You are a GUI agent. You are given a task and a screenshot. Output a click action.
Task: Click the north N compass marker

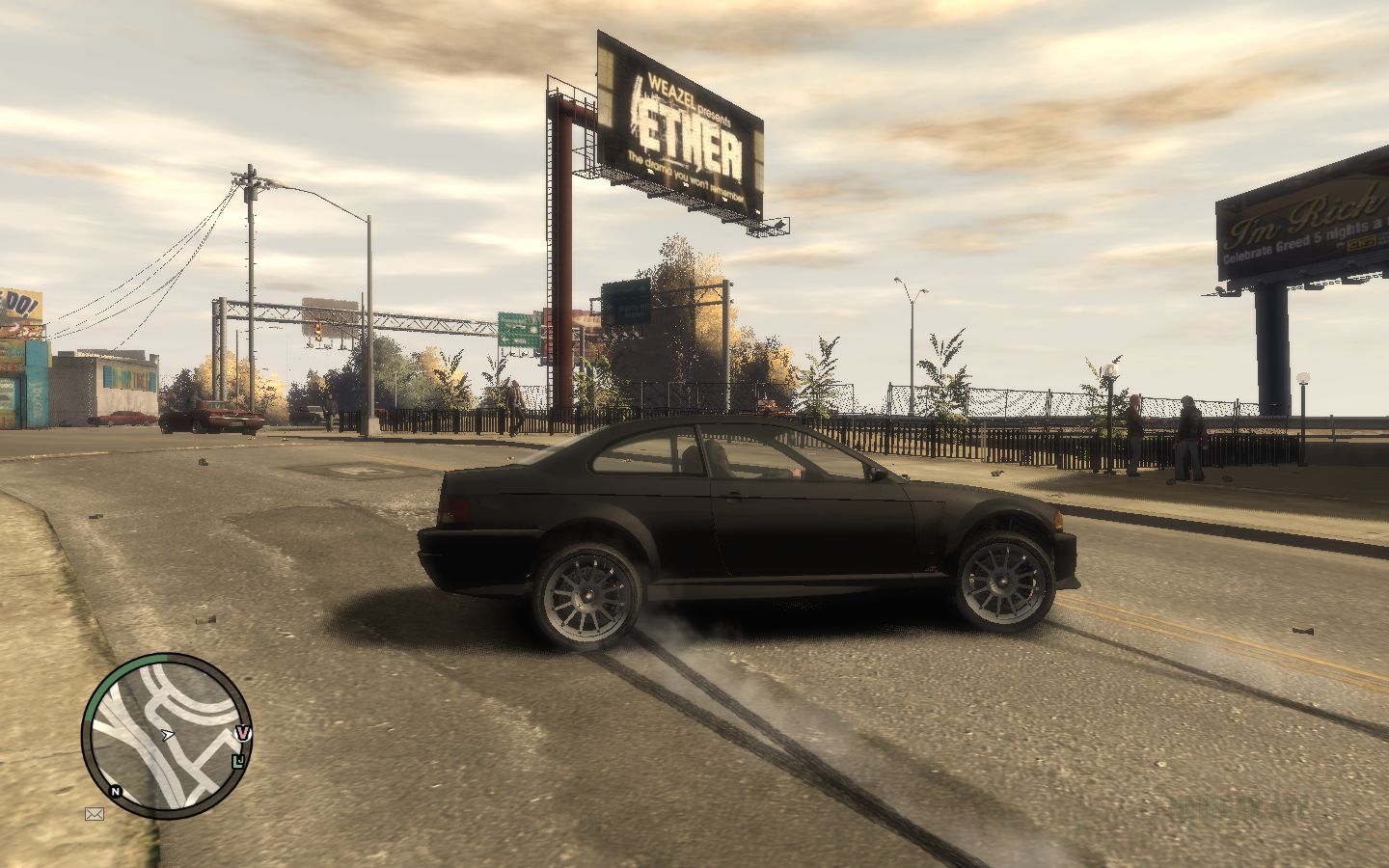coord(117,792)
